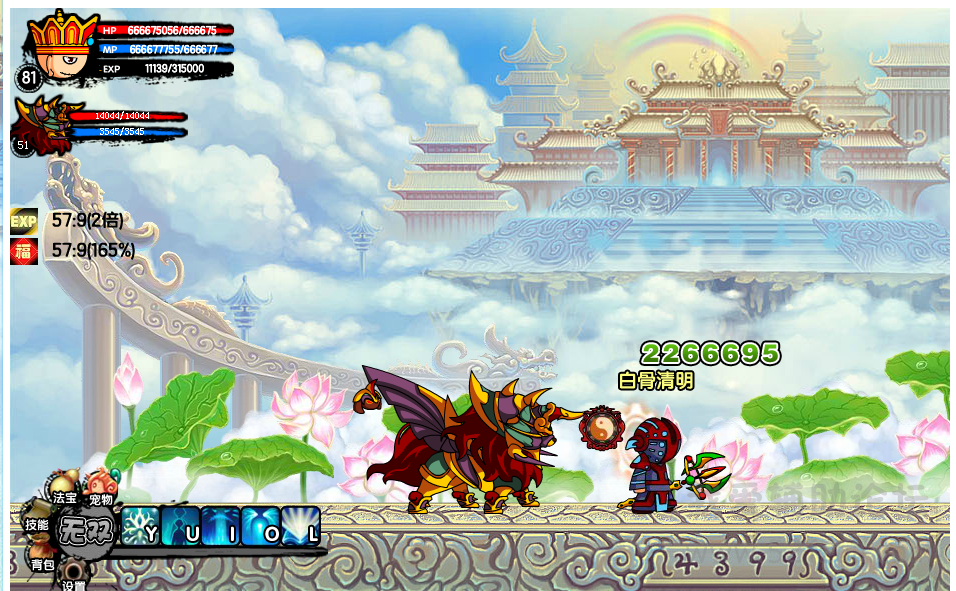Click the double EXP buff icon

[24, 220]
